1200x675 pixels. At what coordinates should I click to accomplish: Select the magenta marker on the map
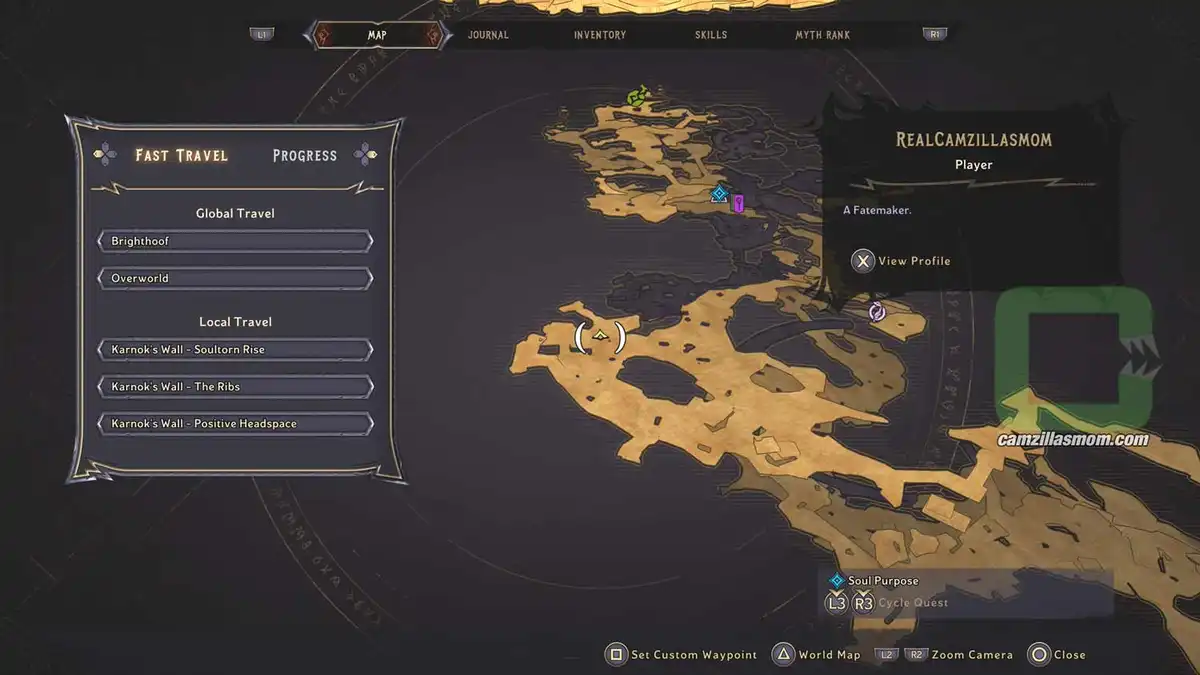pyautogui.click(x=739, y=204)
